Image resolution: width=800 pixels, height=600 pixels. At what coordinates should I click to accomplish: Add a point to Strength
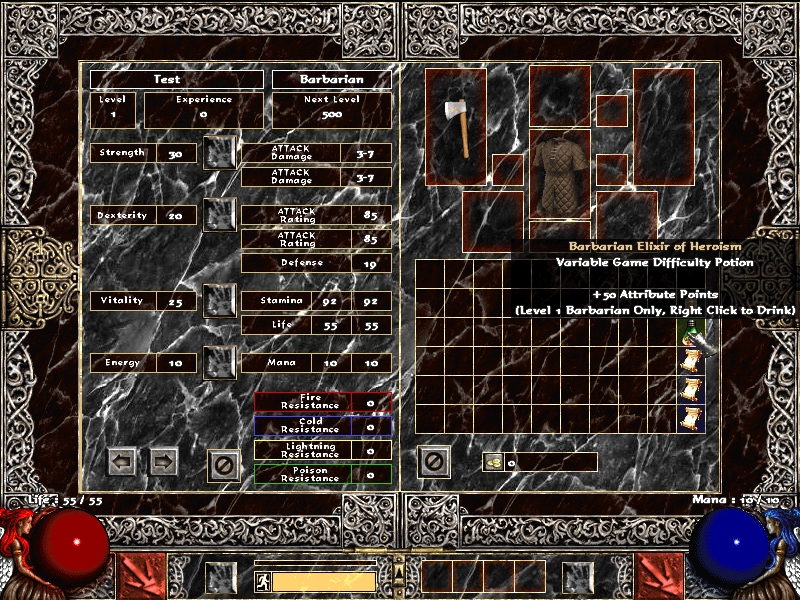click(220, 152)
